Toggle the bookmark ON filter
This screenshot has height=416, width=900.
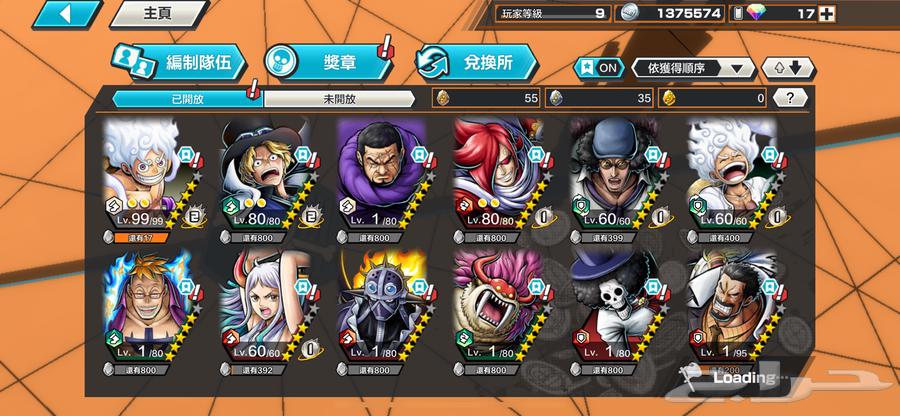pyautogui.click(x=597, y=67)
